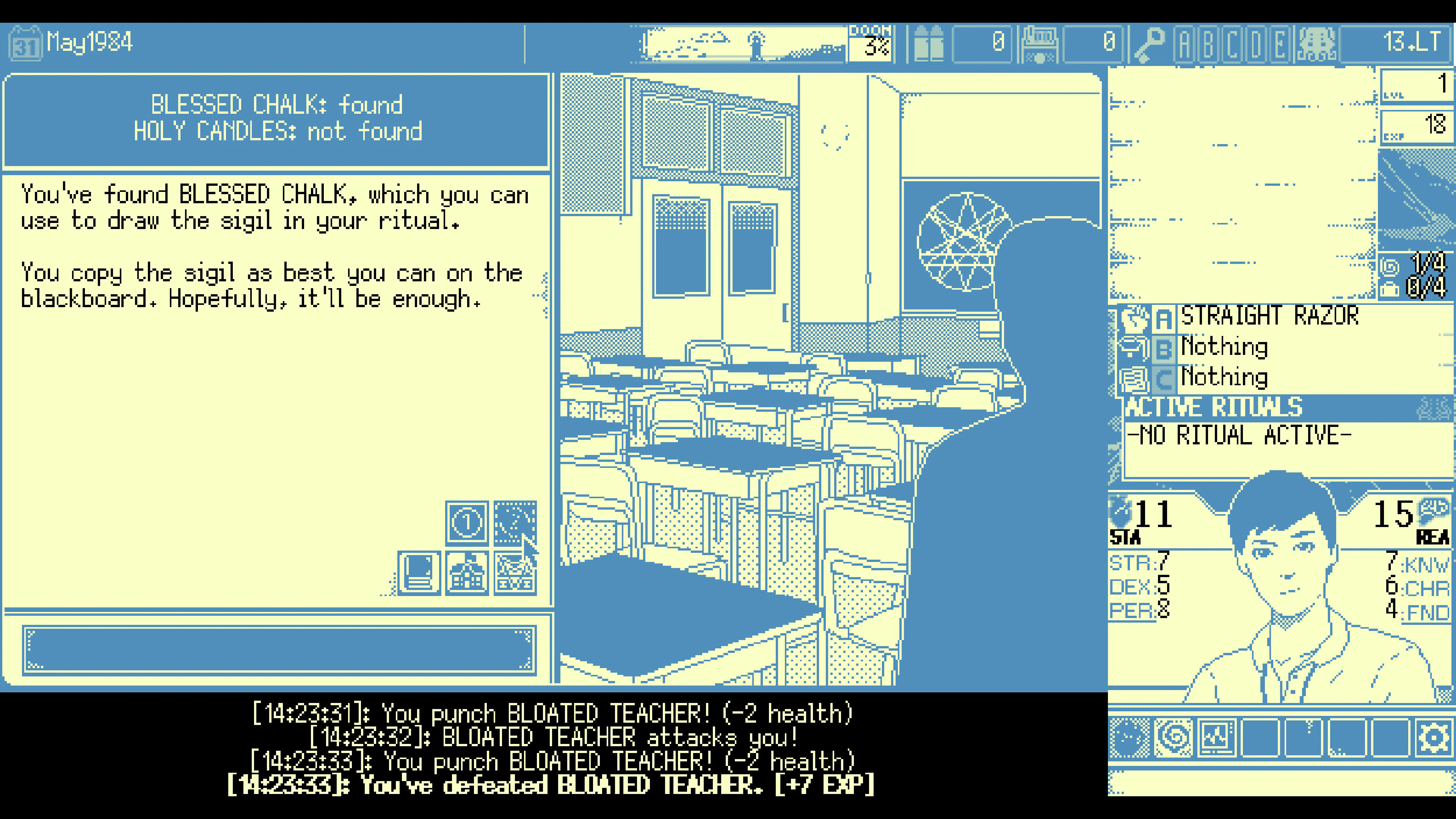Toggle spell slot A in the top bar

pyautogui.click(x=1185, y=44)
